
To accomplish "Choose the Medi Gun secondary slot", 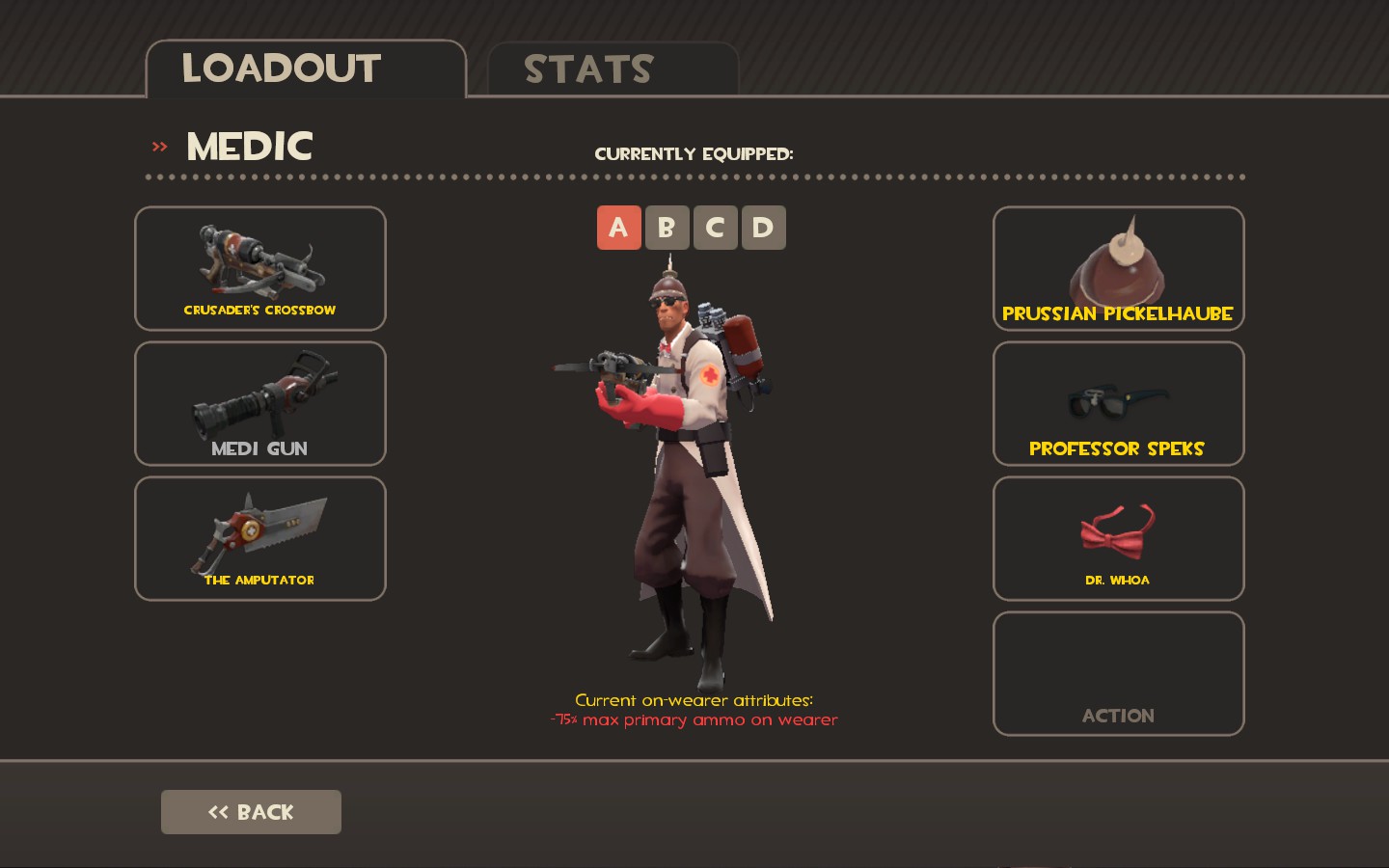I will click(x=260, y=403).
